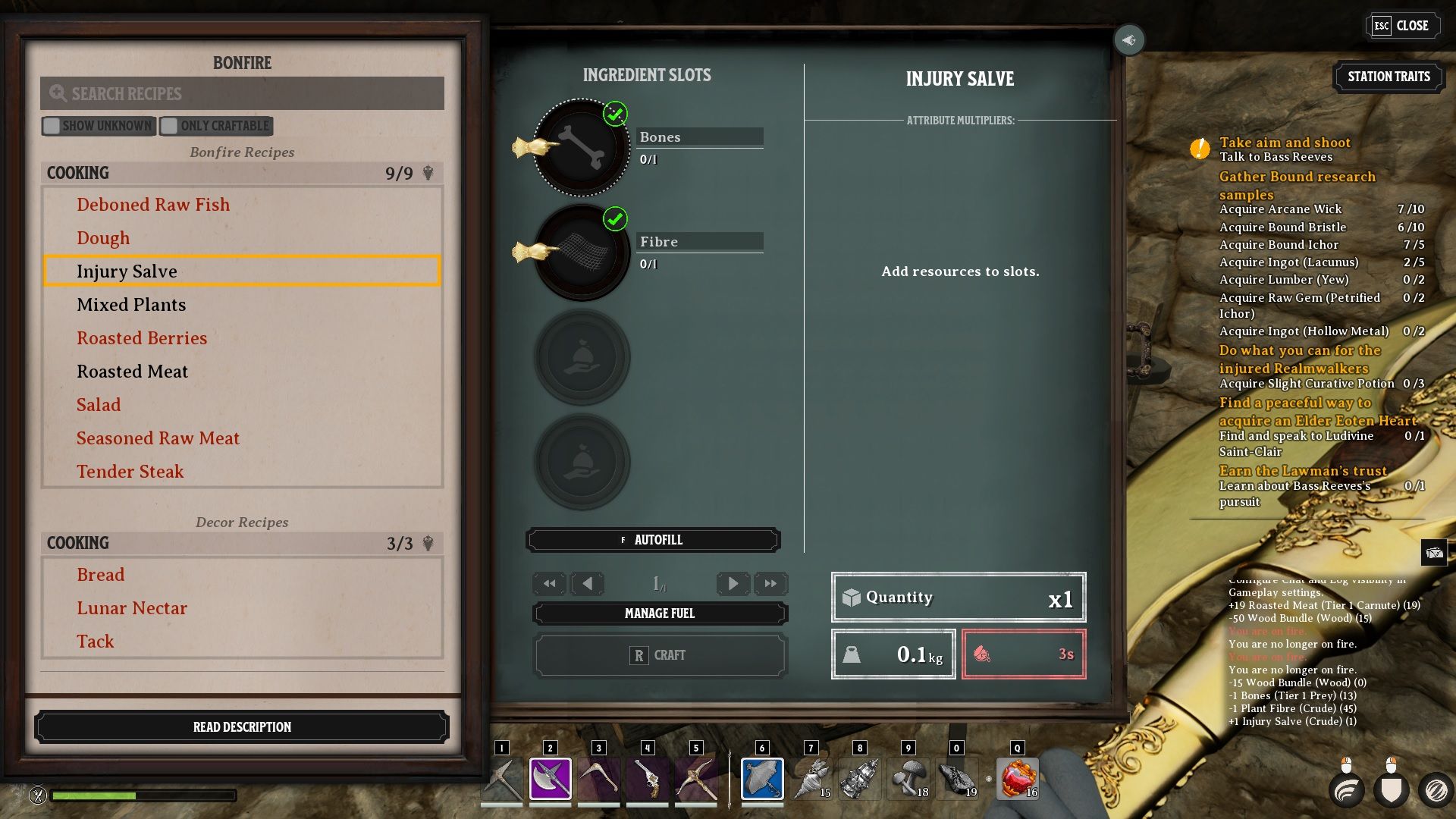Click Read Description for Injury Salve
The image size is (1456, 819).
click(x=242, y=726)
